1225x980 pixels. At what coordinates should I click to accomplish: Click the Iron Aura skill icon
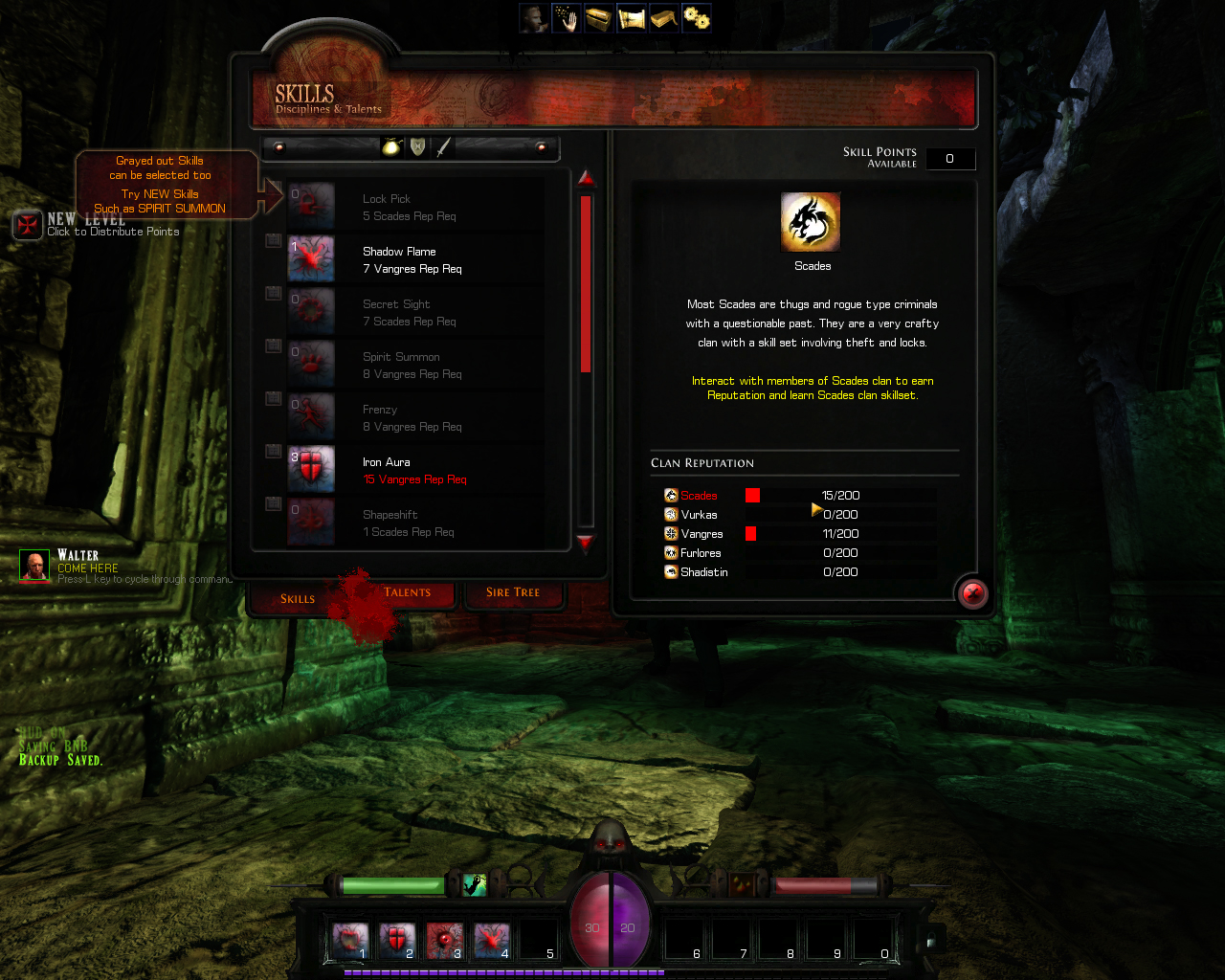point(310,469)
